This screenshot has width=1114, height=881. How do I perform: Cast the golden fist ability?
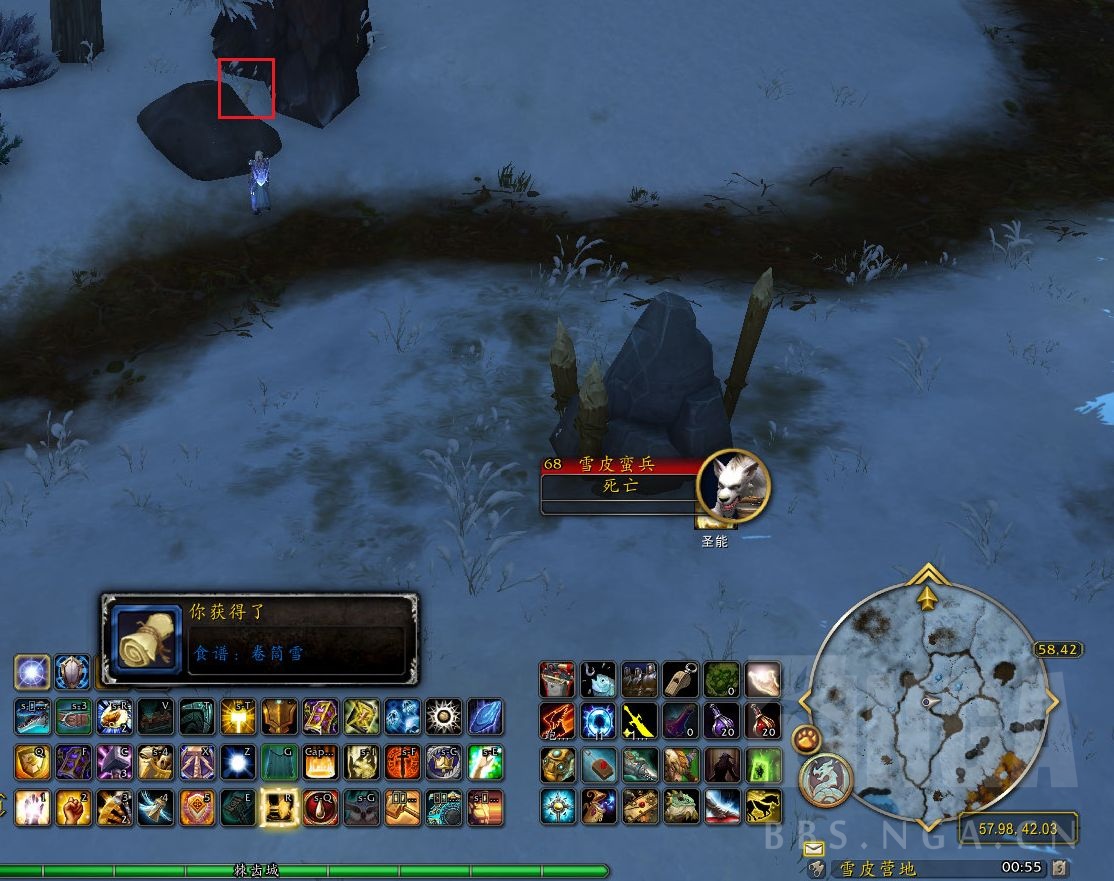[x=74, y=807]
